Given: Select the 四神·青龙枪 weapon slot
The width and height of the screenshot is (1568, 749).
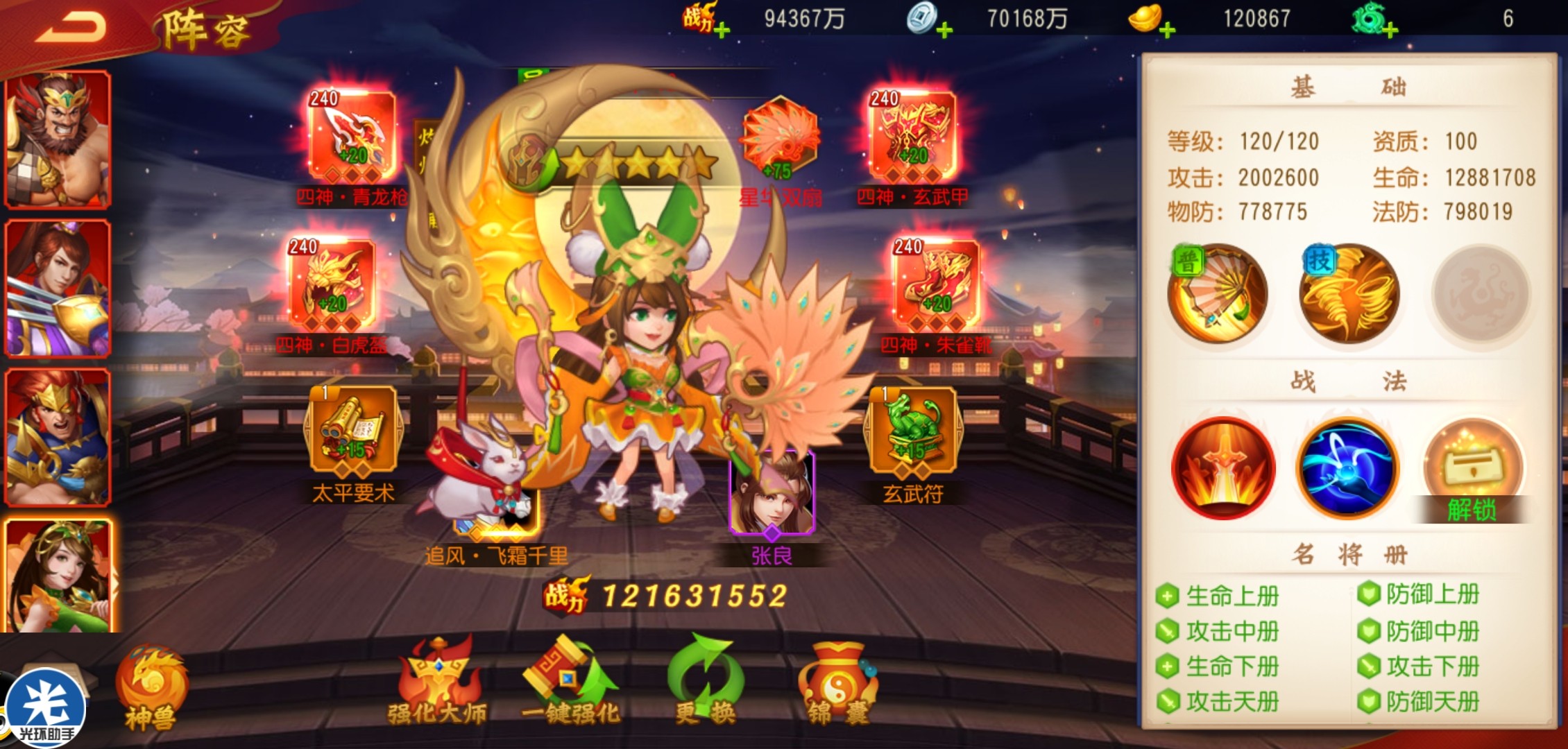Looking at the screenshot, I should [x=352, y=137].
